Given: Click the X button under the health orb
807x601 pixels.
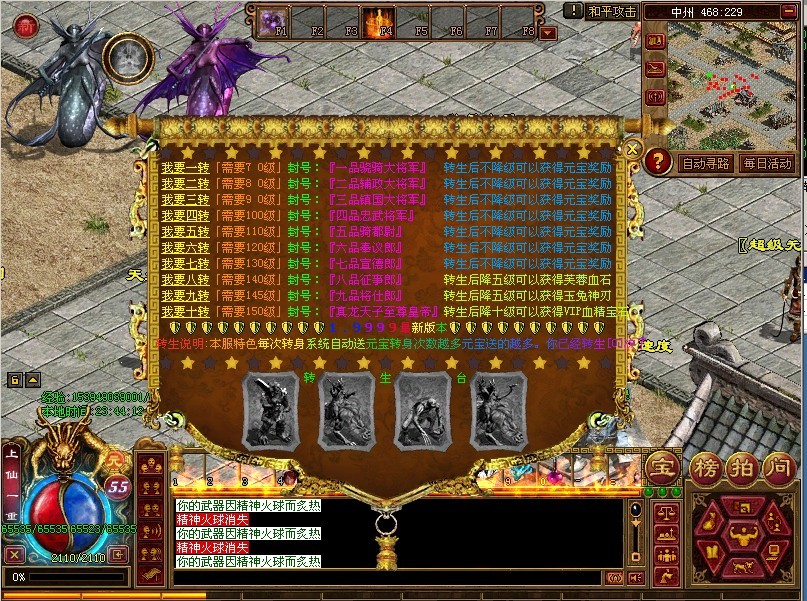Looking at the screenshot, I should [x=14, y=554].
